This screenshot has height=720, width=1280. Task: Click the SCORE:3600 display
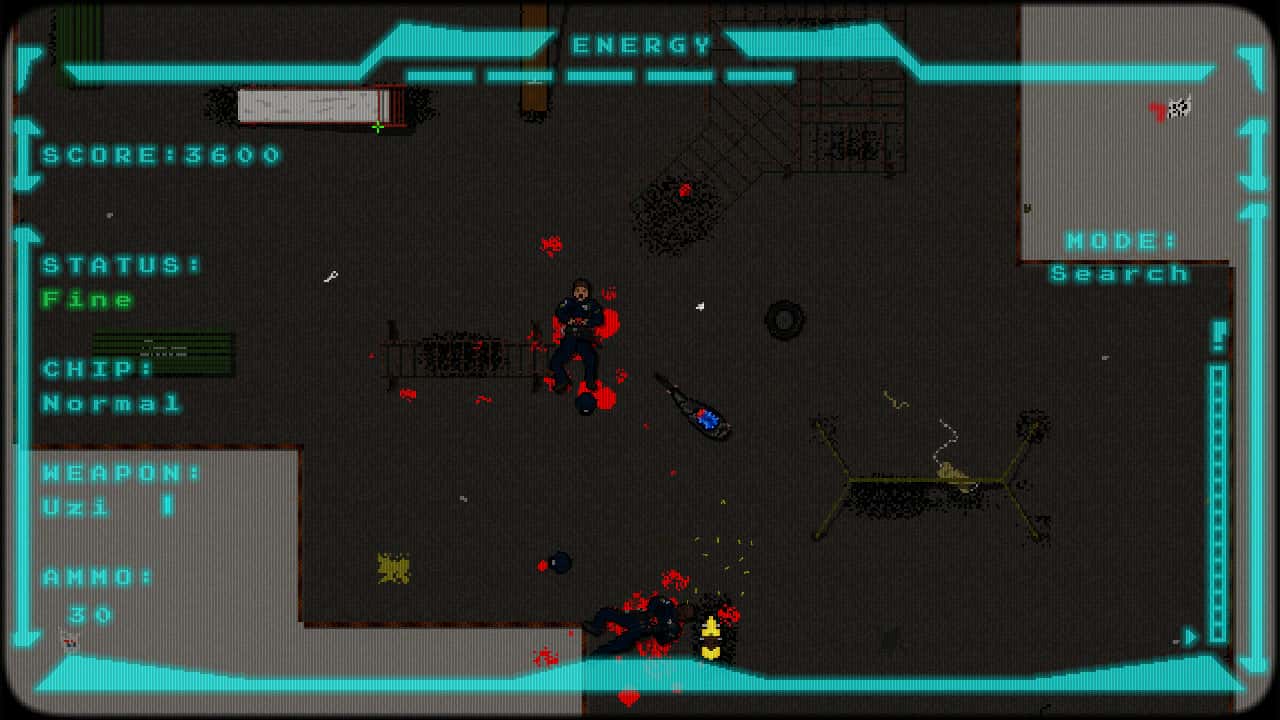click(160, 155)
